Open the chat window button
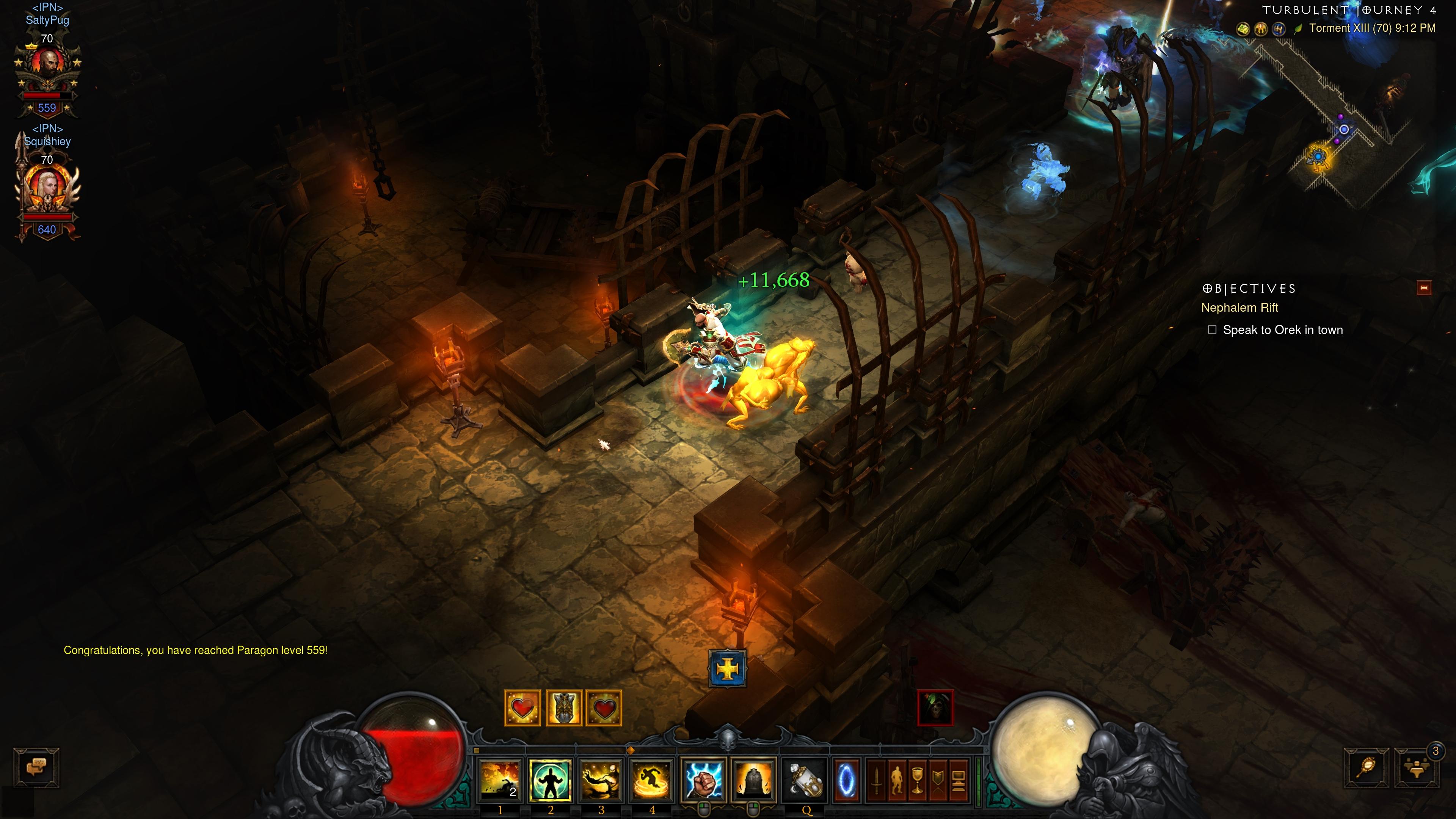The image size is (1456, 819). 37,767
